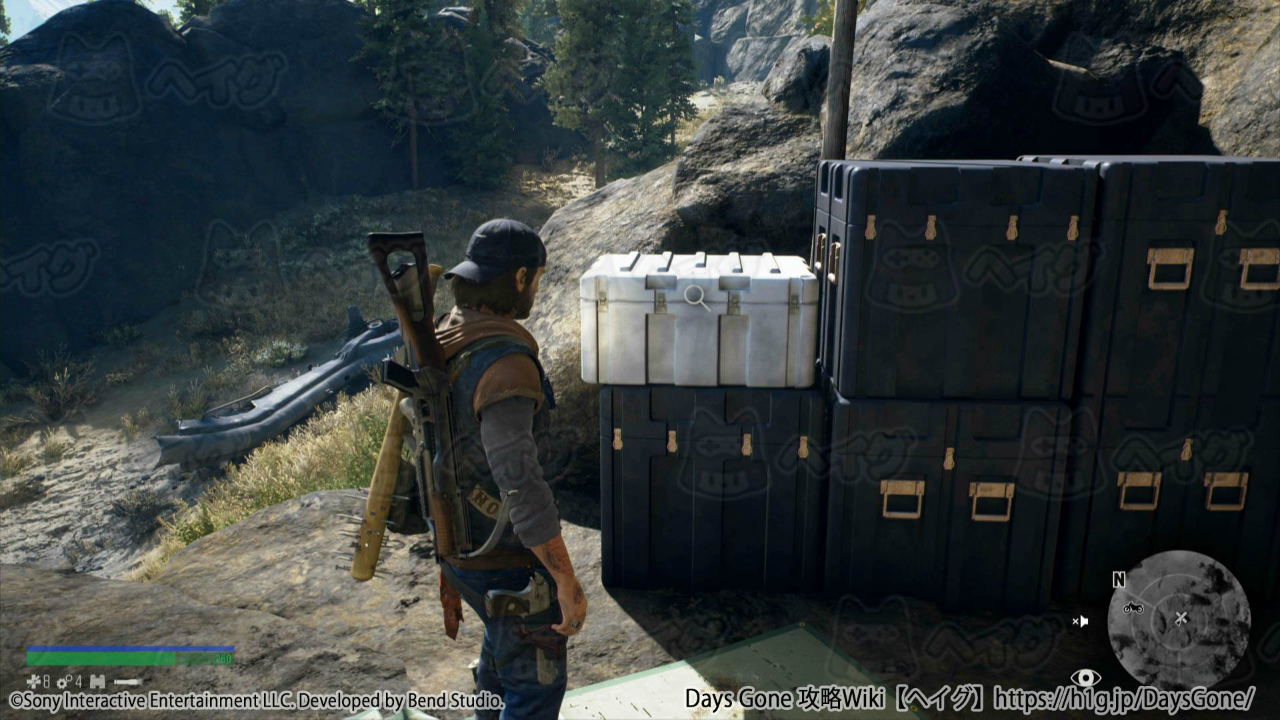Viewport: 1280px width, 720px height.
Task: Select the medkit bandage icon
Action: click(33, 682)
